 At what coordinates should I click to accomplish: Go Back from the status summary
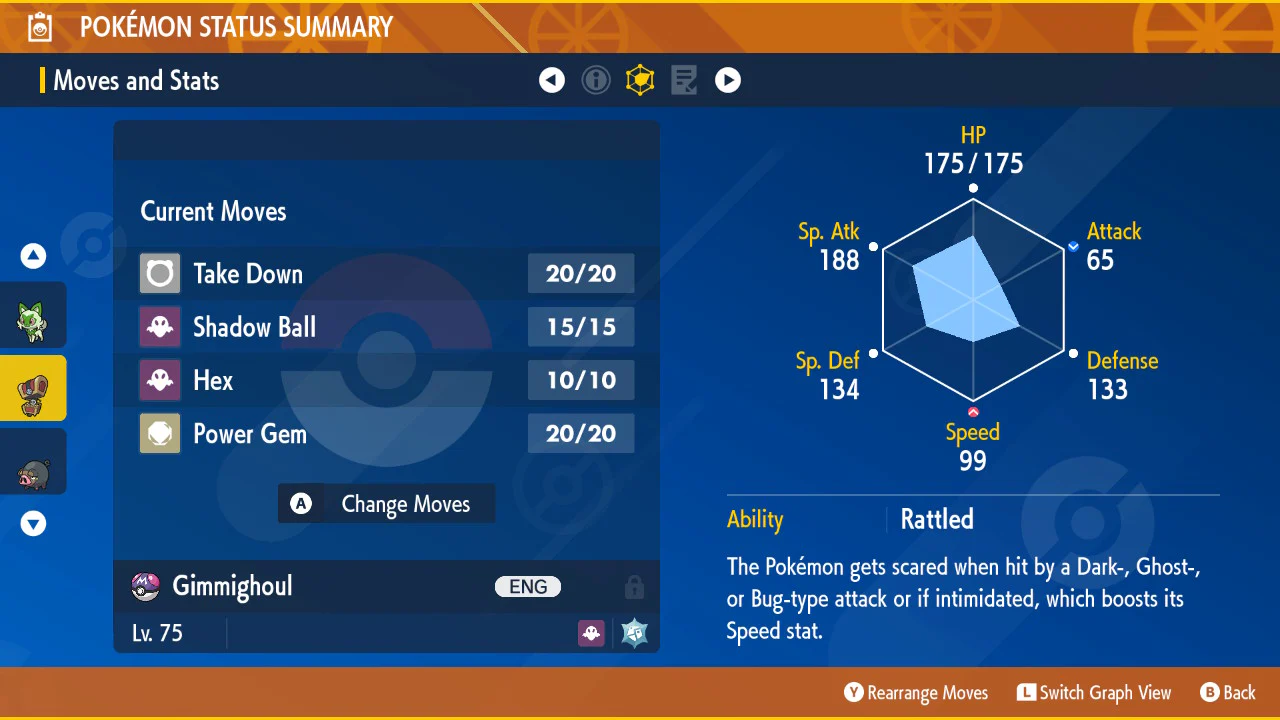[1228, 693]
